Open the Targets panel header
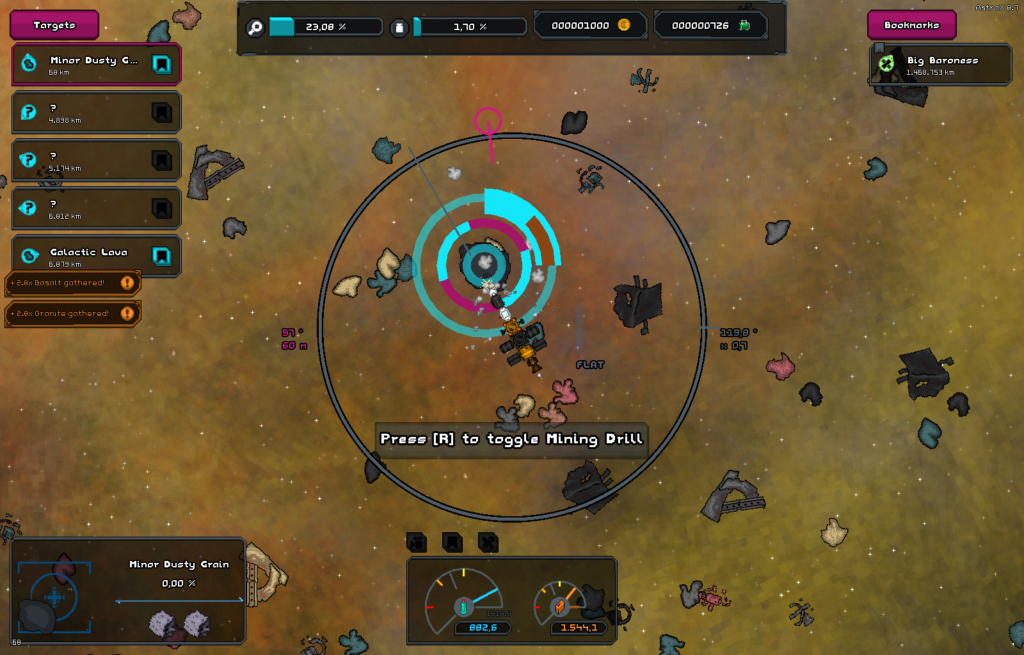Viewport: 1024px width, 655px height. point(54,25)
